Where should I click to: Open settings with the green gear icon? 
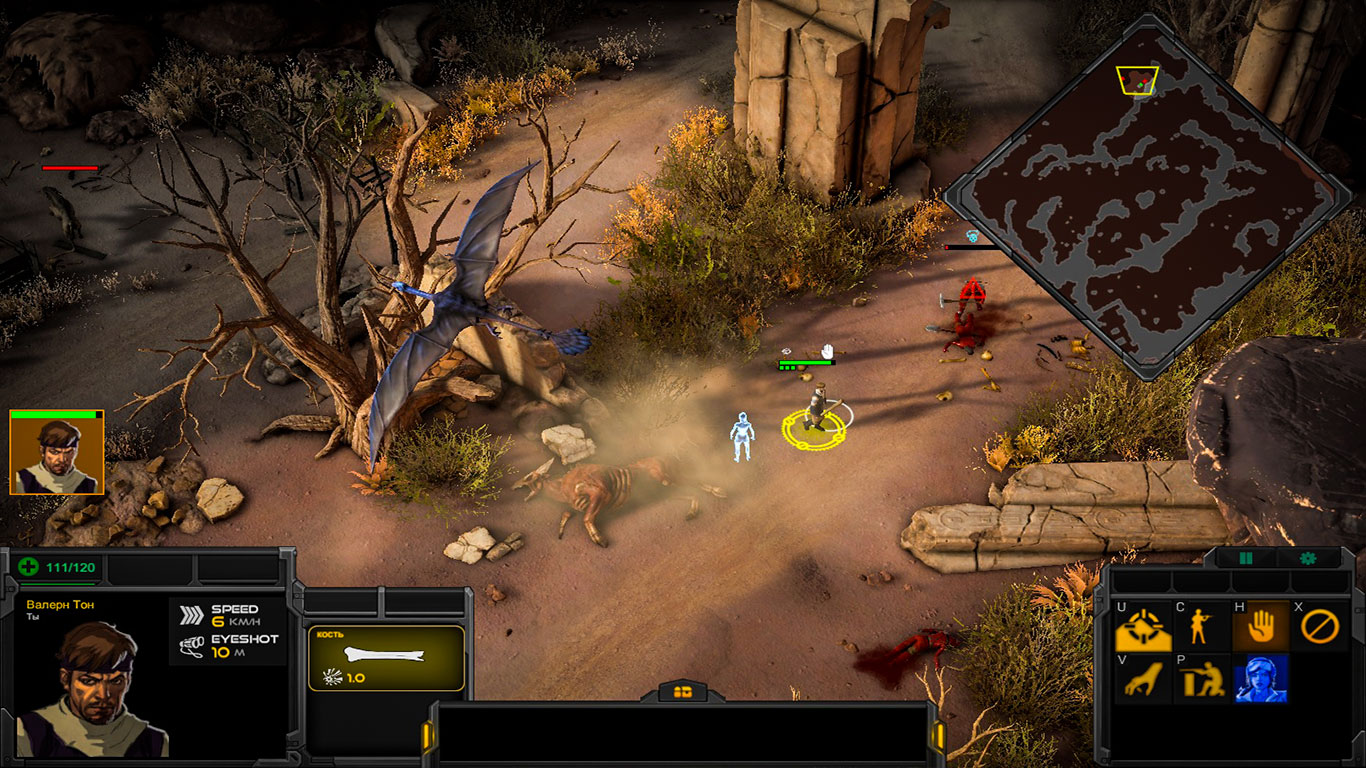pyautogui.click(x=1307, y=558)
